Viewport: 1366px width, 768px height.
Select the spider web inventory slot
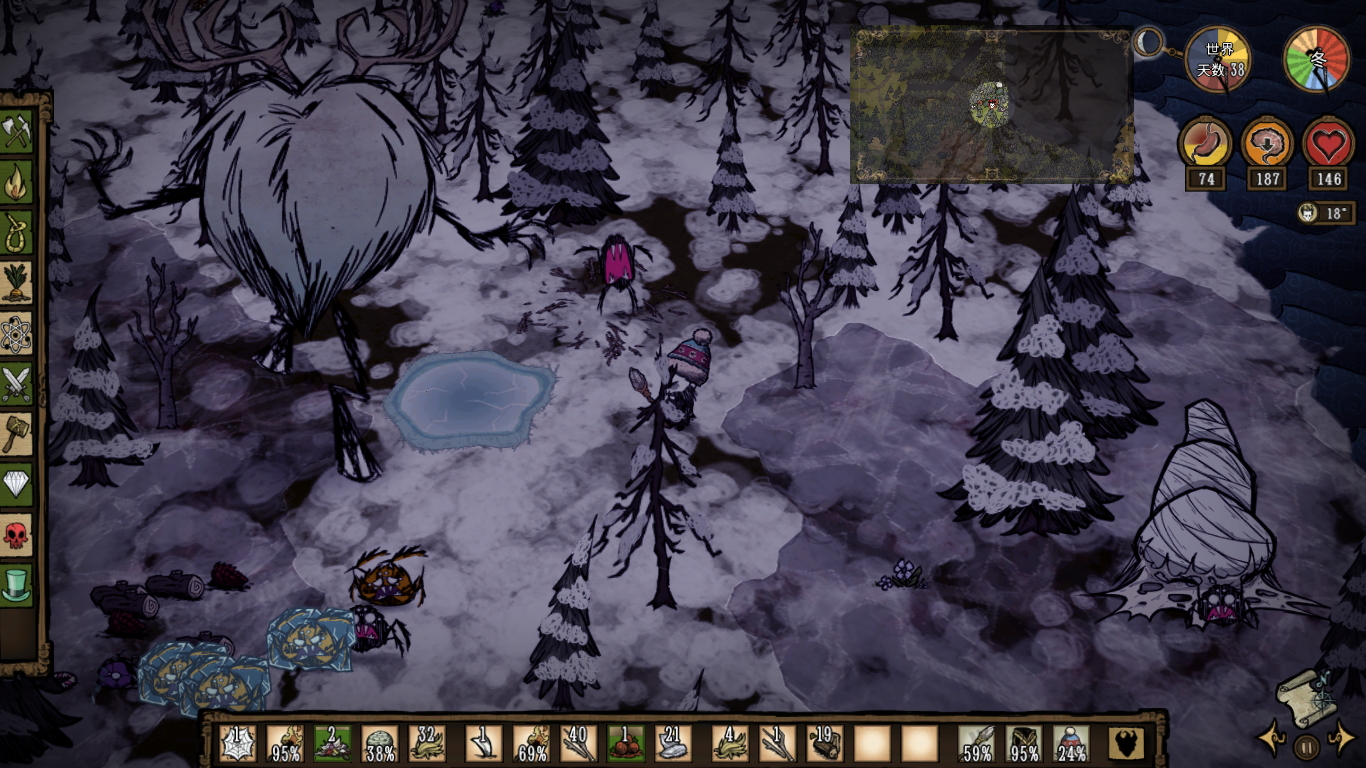click(237, 743)
